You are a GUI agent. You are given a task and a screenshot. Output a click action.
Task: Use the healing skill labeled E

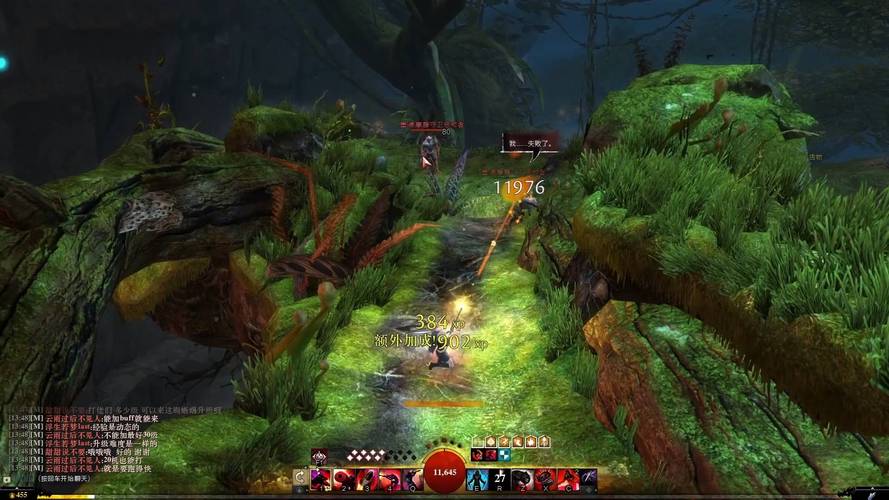[478, 479]
